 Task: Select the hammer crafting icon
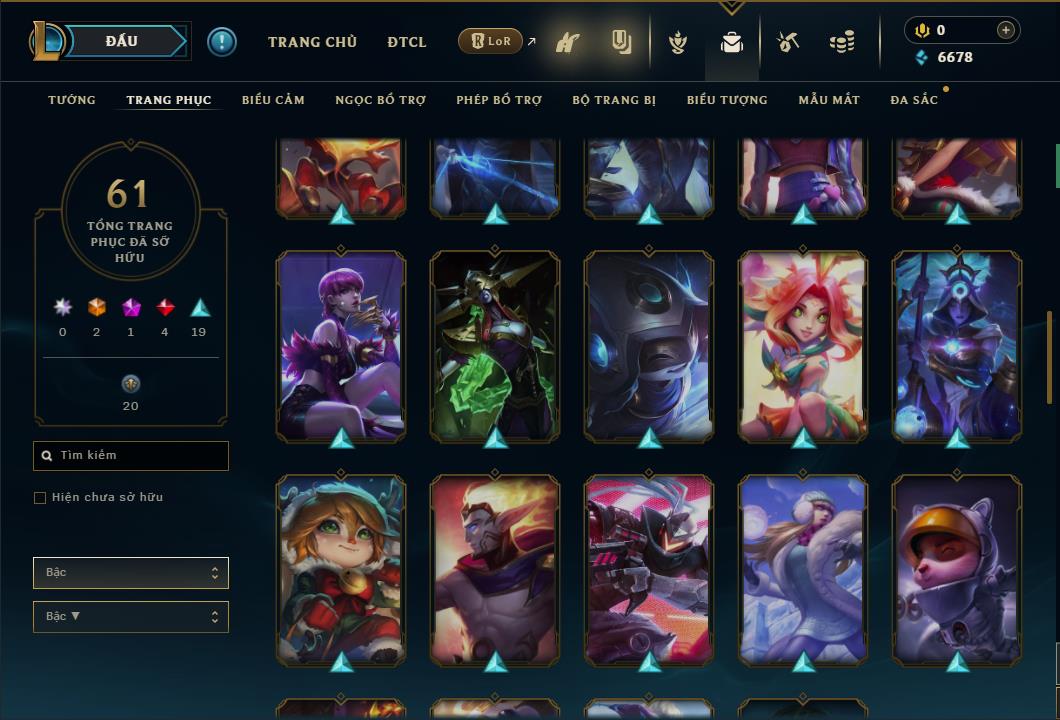(x=788, y=43)
